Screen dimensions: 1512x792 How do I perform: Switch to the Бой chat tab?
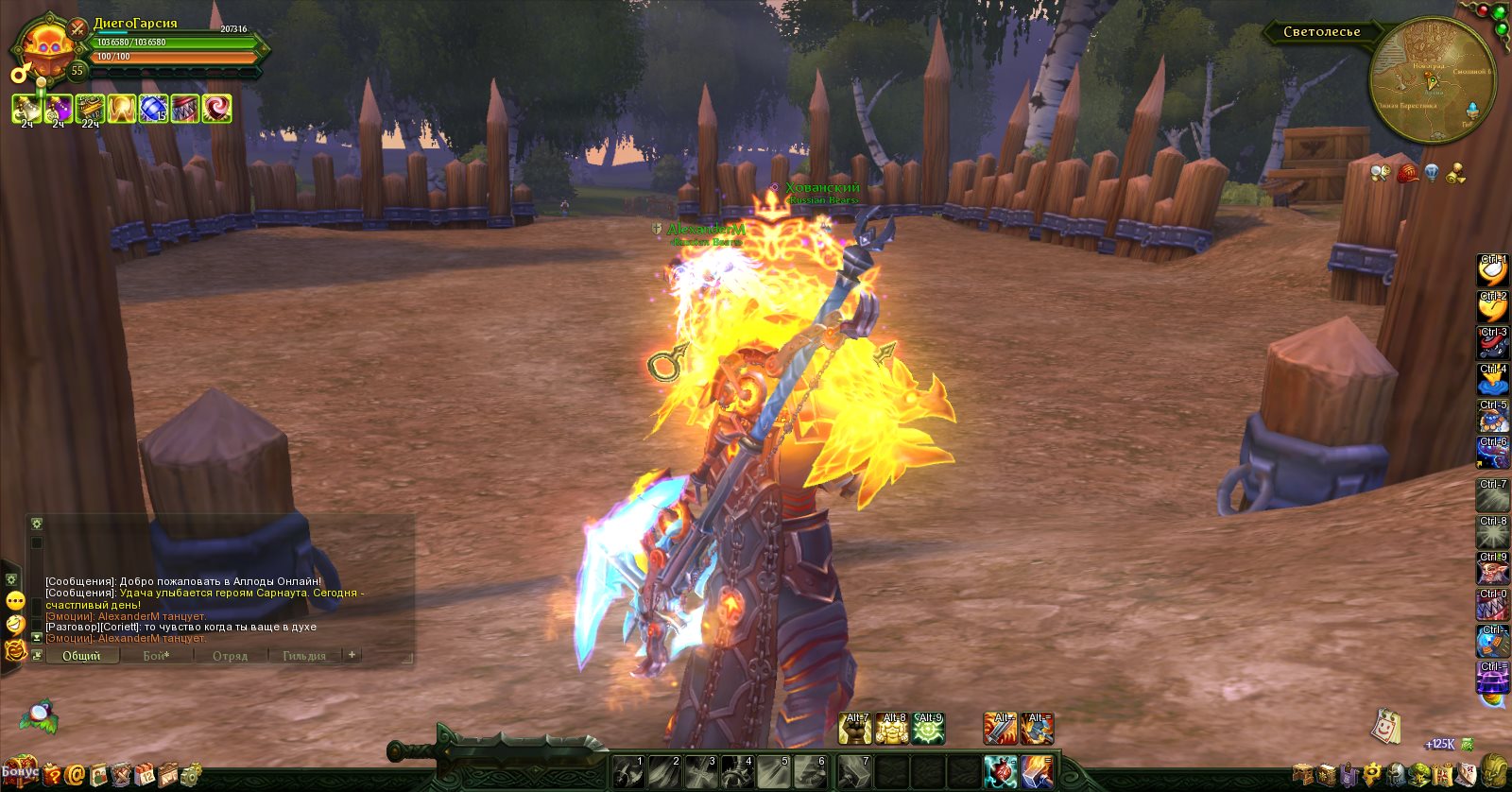[x=156, y=656]
